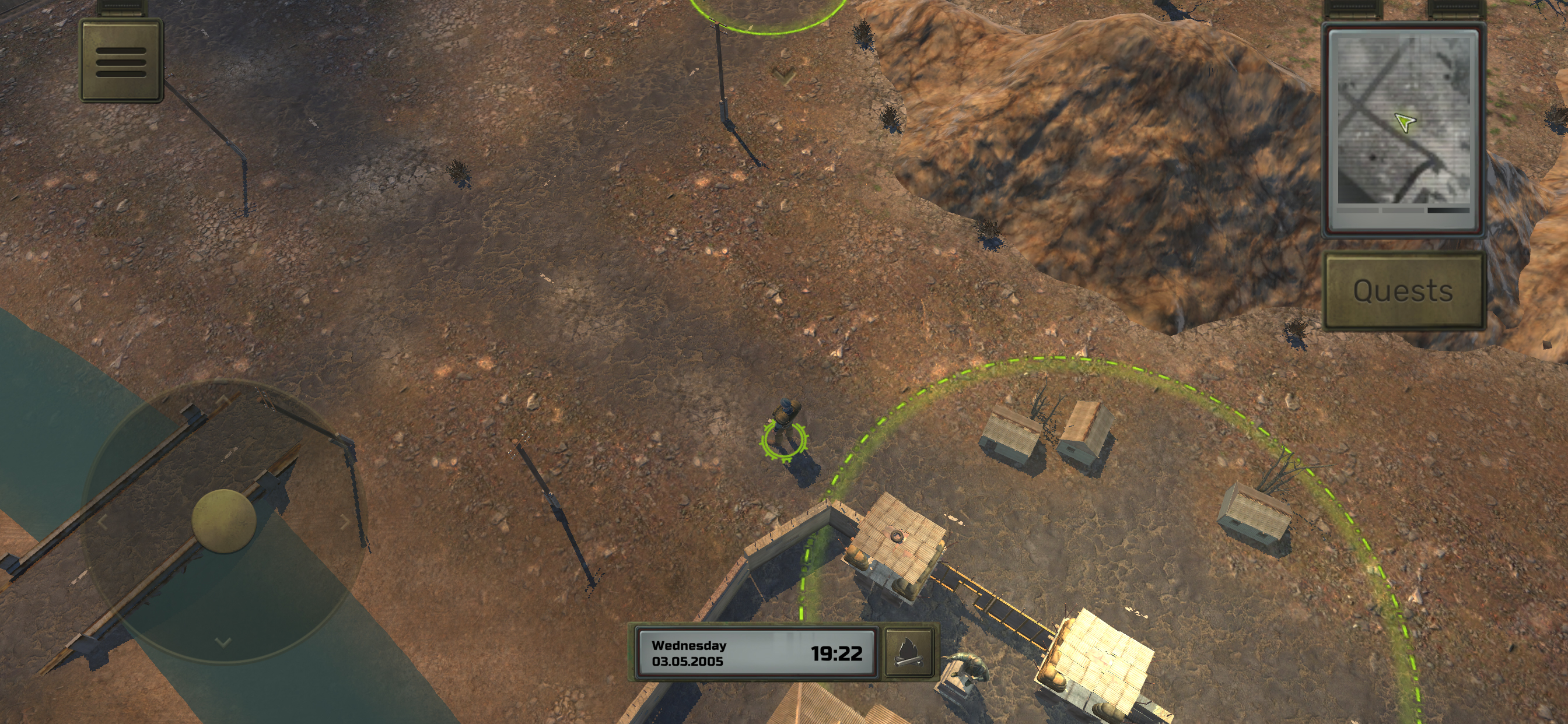The height and width of the screenshot is (724, 1568).
Task: Tap the campfire rest button
Action: (907, 653)
